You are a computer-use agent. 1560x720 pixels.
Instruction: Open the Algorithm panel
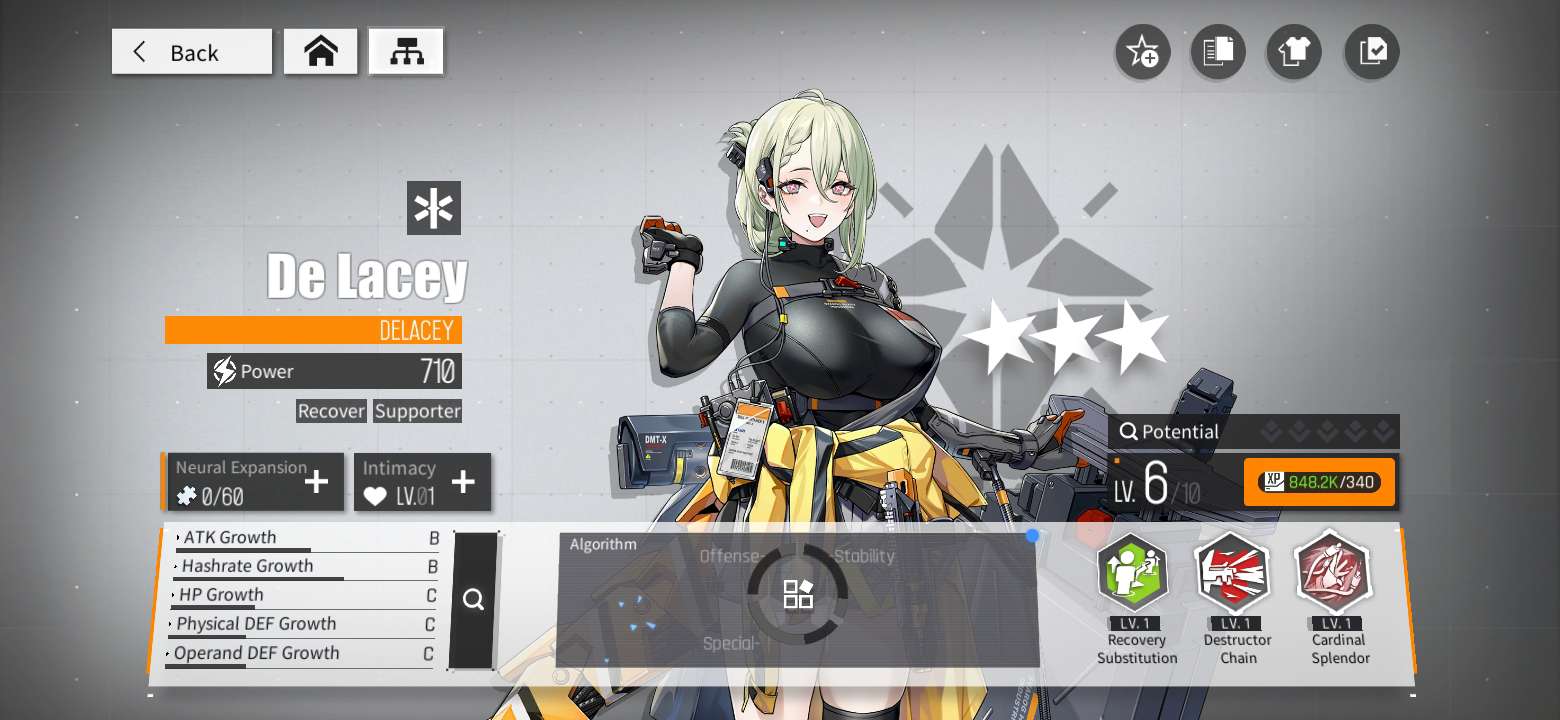pyautogui.click(x=797, y=596)
